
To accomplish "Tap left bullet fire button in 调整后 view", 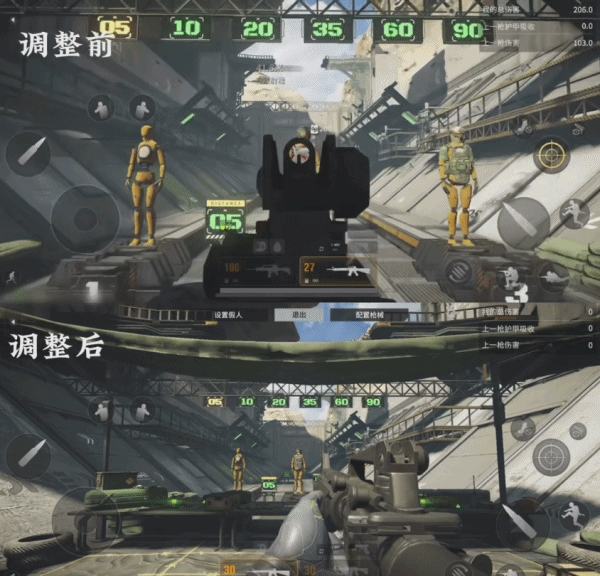I will coord(27,453).
